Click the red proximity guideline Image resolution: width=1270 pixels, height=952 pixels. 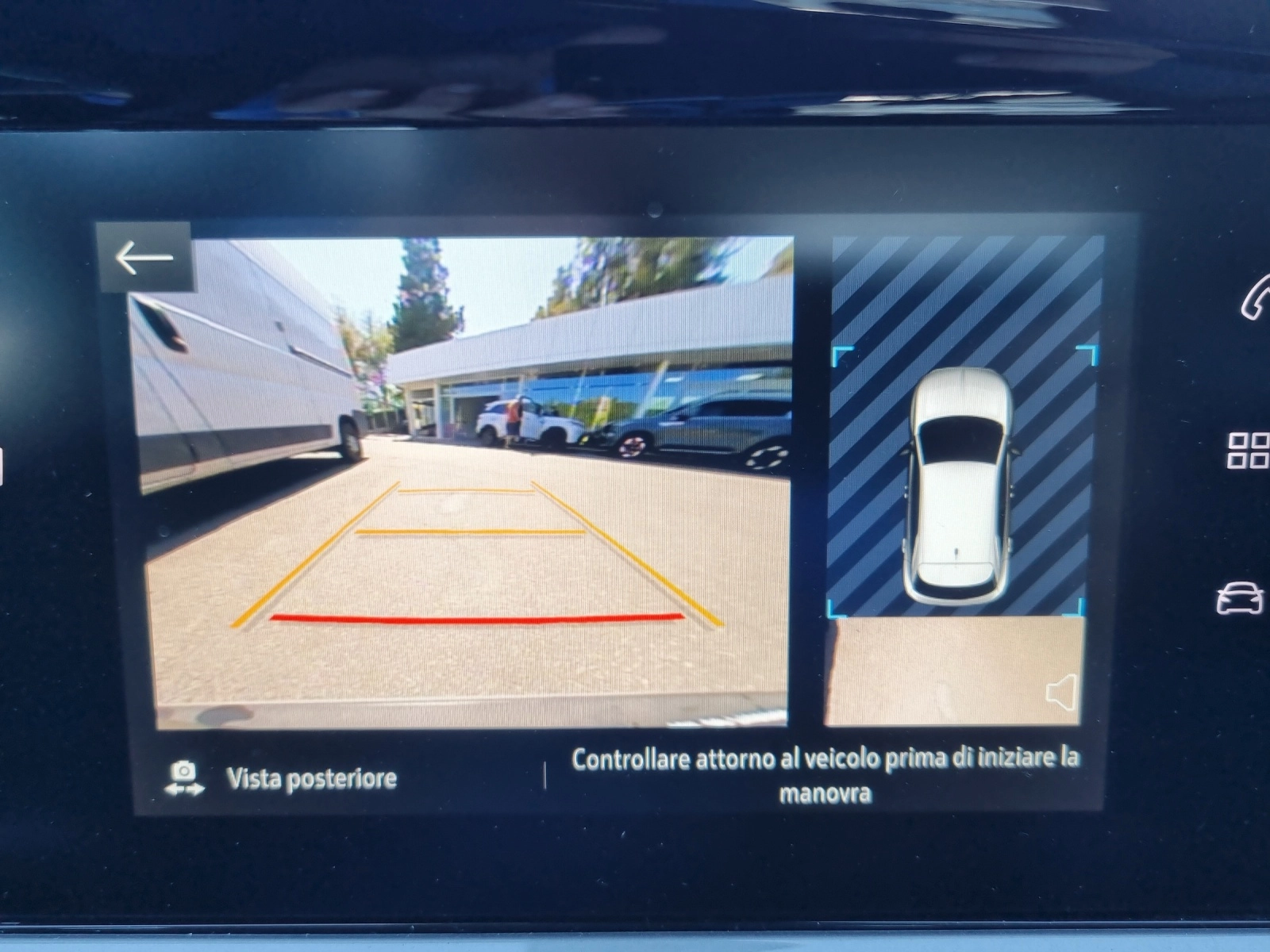coord(476,617)
